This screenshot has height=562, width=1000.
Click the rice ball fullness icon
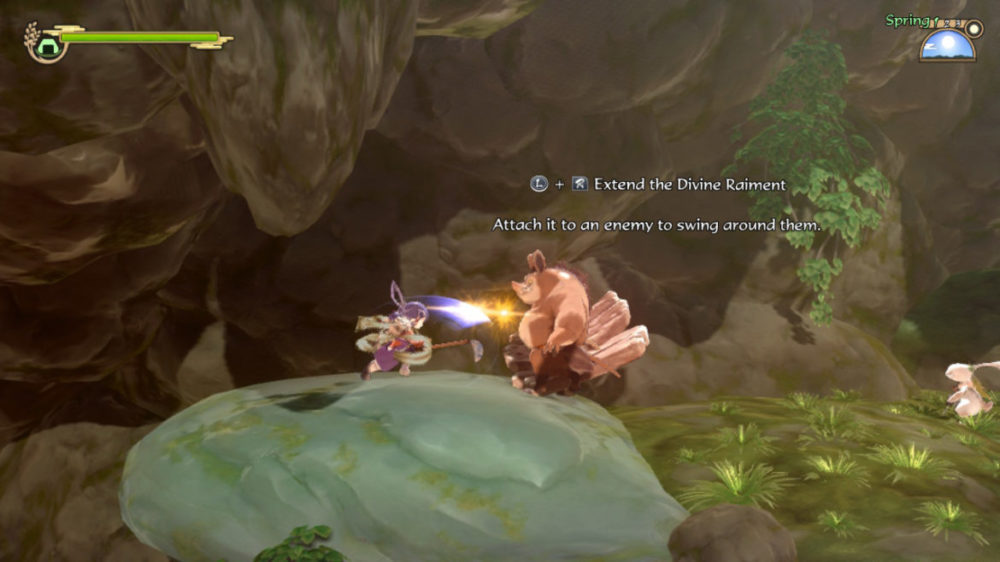coord(46,43)
